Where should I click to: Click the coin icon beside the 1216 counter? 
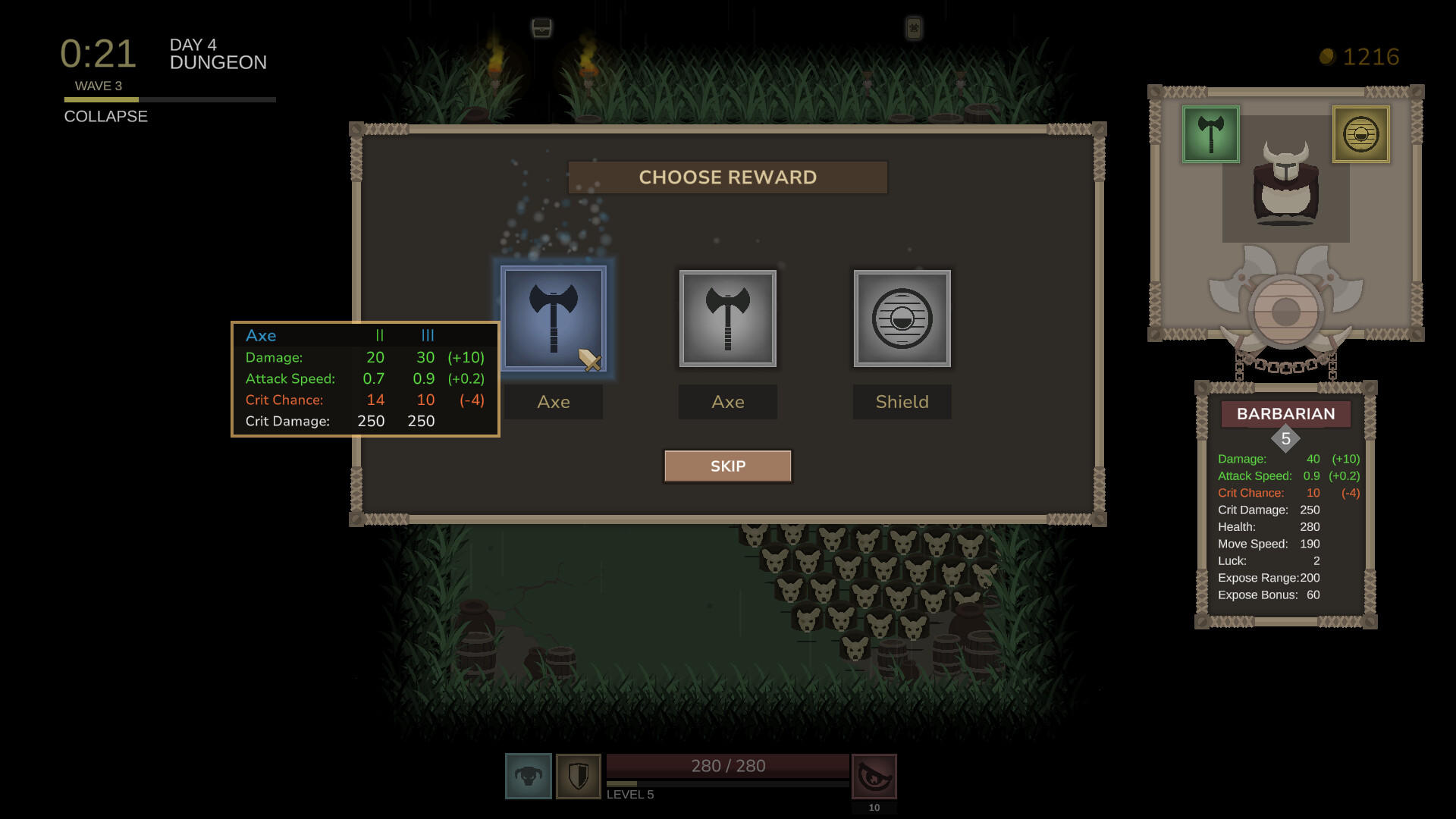point(1328,55)
